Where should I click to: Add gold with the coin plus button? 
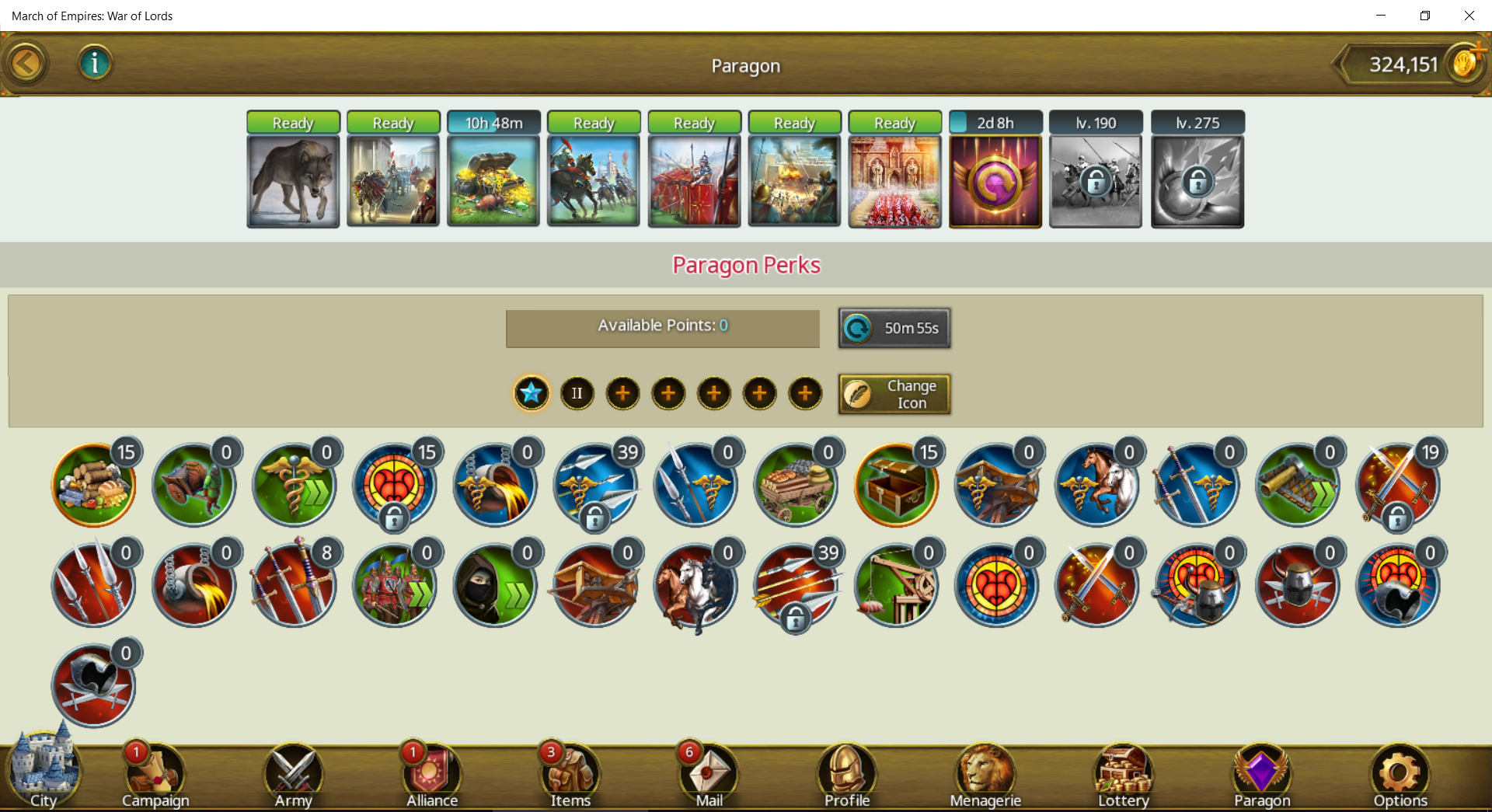point(1466,62)
